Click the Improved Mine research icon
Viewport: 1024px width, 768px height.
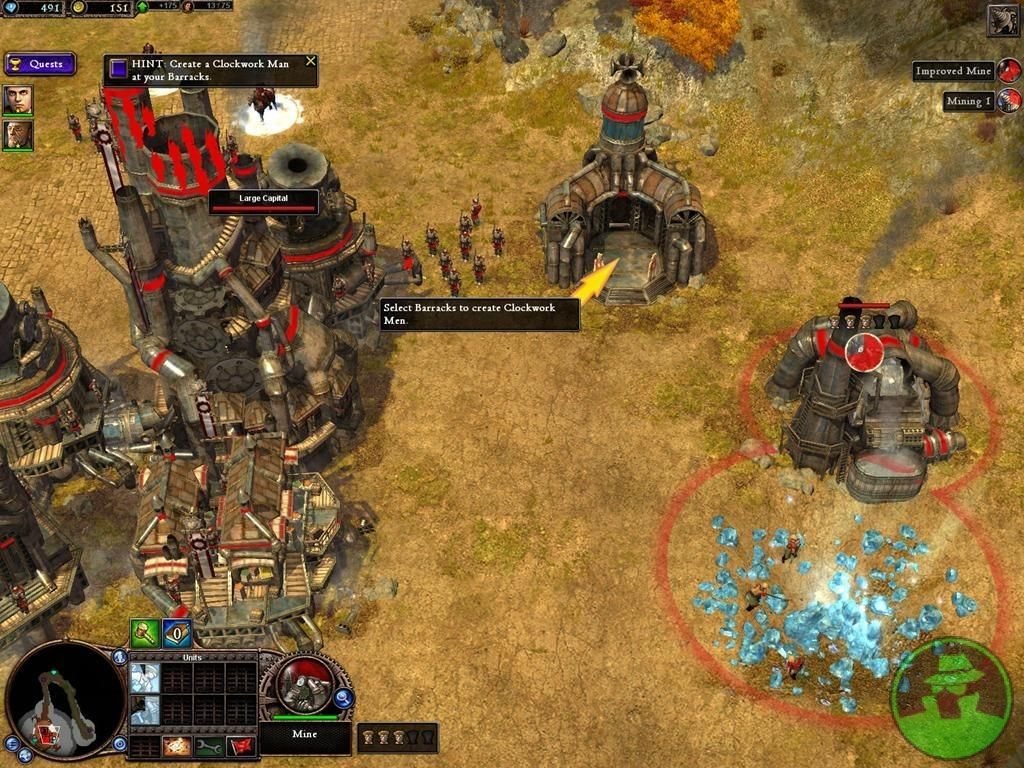(x=1009, y=71)
